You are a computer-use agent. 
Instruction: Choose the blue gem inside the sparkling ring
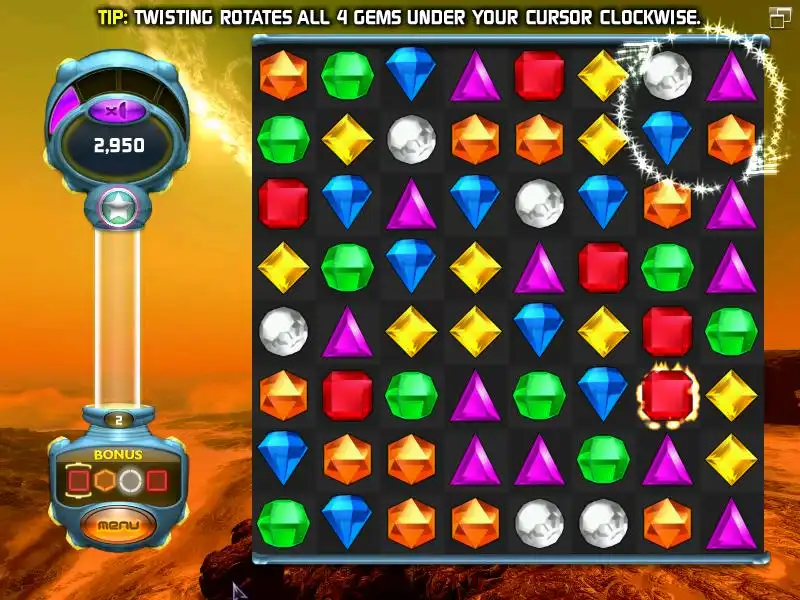coord(667,138)
